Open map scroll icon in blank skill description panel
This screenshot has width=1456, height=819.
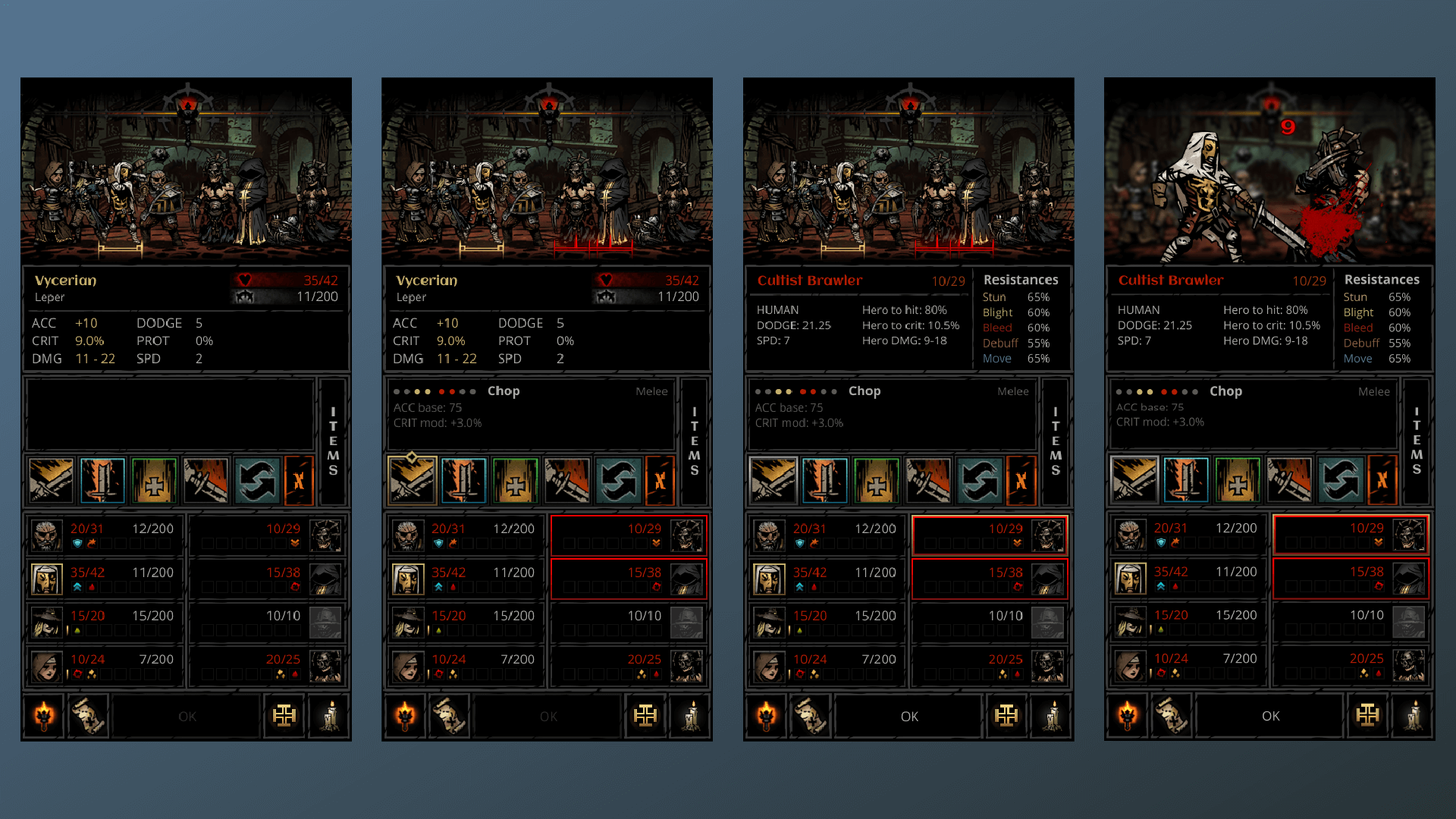tap(88, 717)
